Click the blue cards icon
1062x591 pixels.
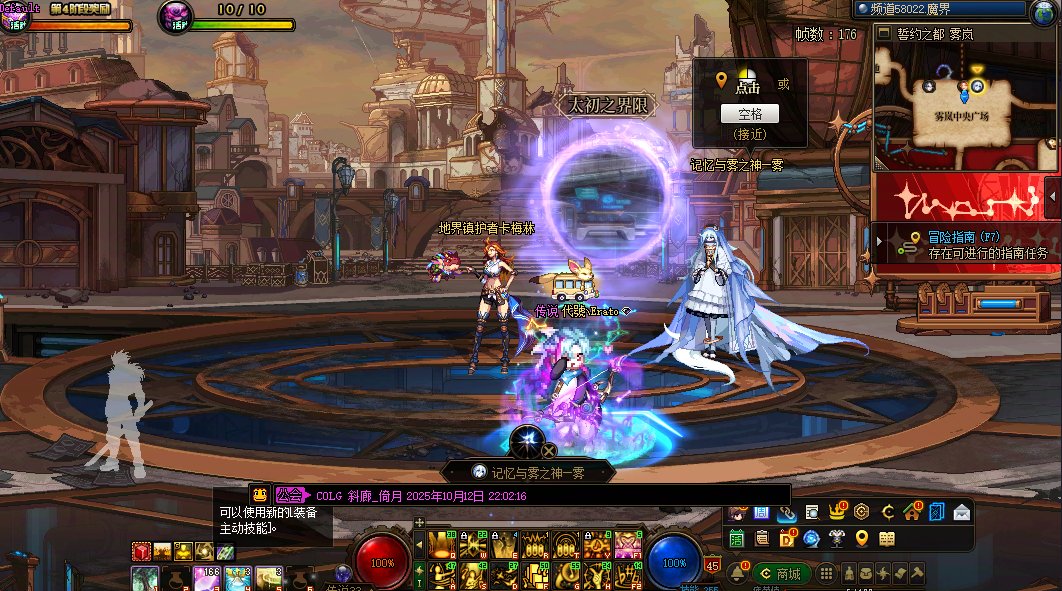[x=936, y=512]
